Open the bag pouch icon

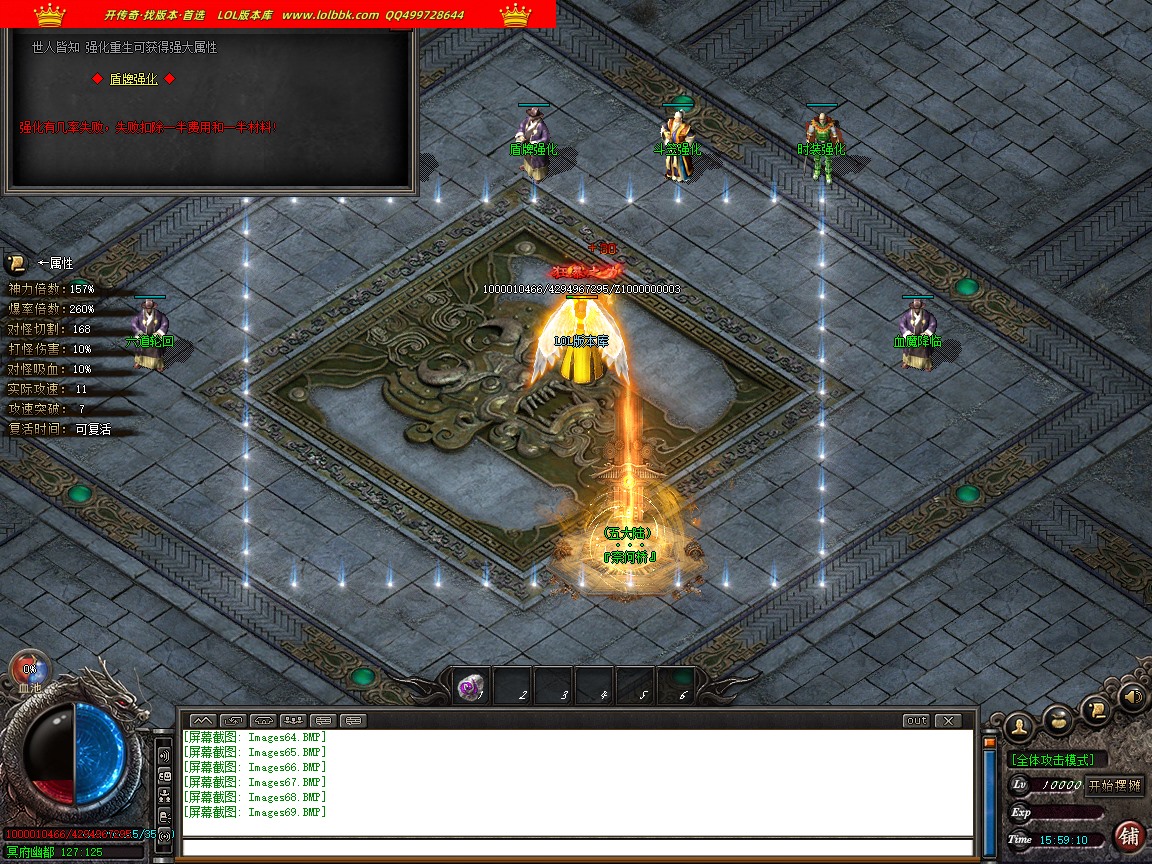point(1058,719)
